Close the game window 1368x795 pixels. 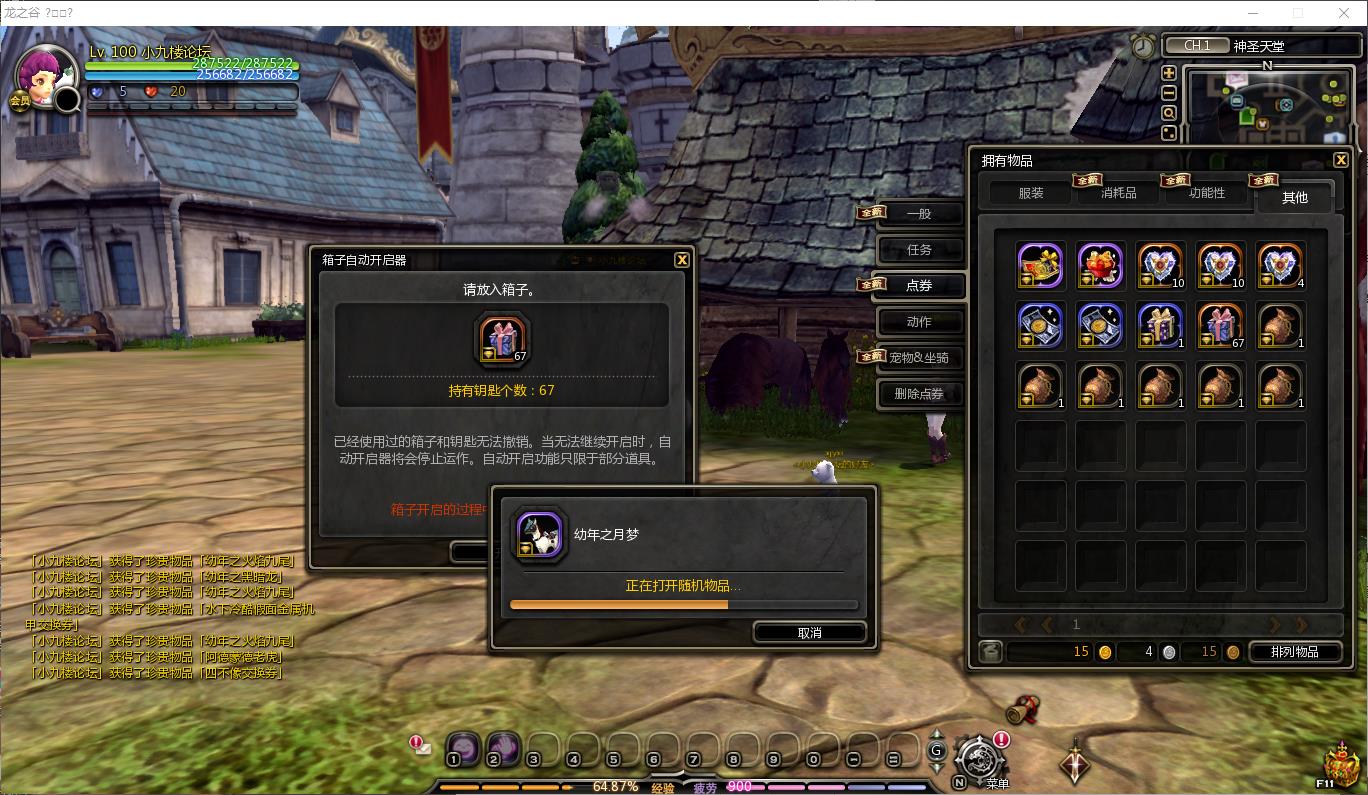(1343, 13)
